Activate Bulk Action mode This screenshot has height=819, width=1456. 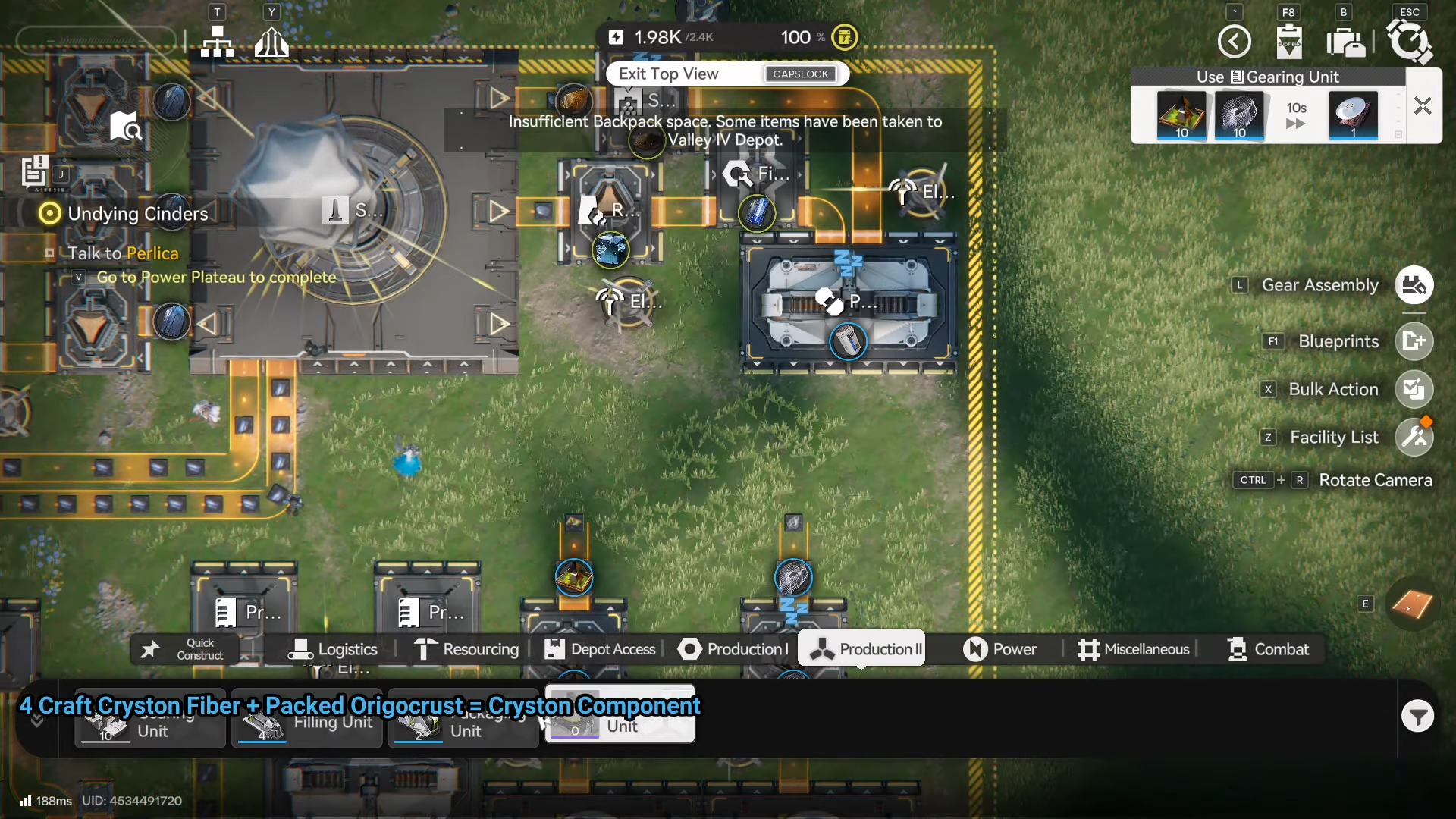tap(1414, 389)
